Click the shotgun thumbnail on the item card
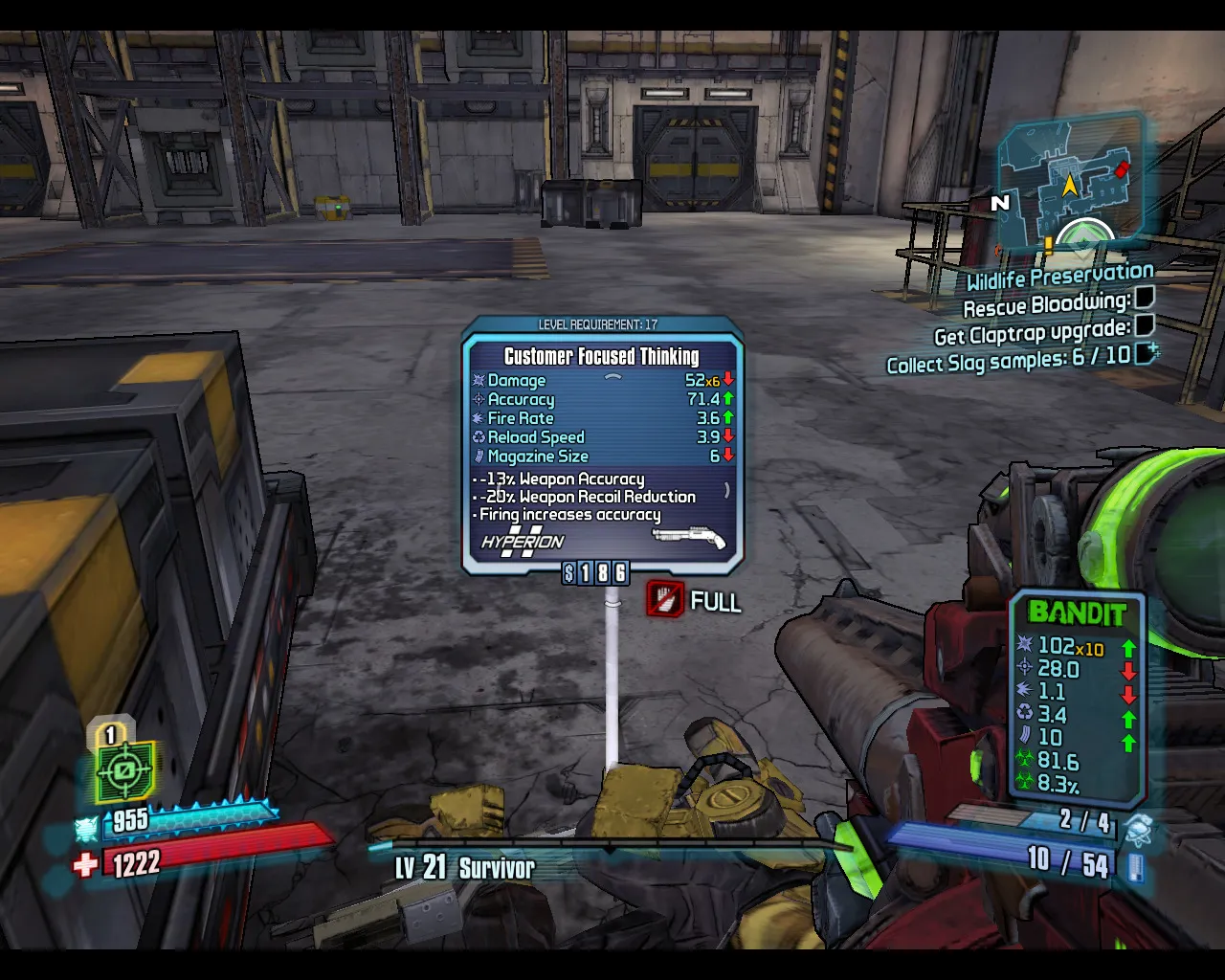Image resolution: width=1225 pixels, height=980 pixels. point(688,538)
